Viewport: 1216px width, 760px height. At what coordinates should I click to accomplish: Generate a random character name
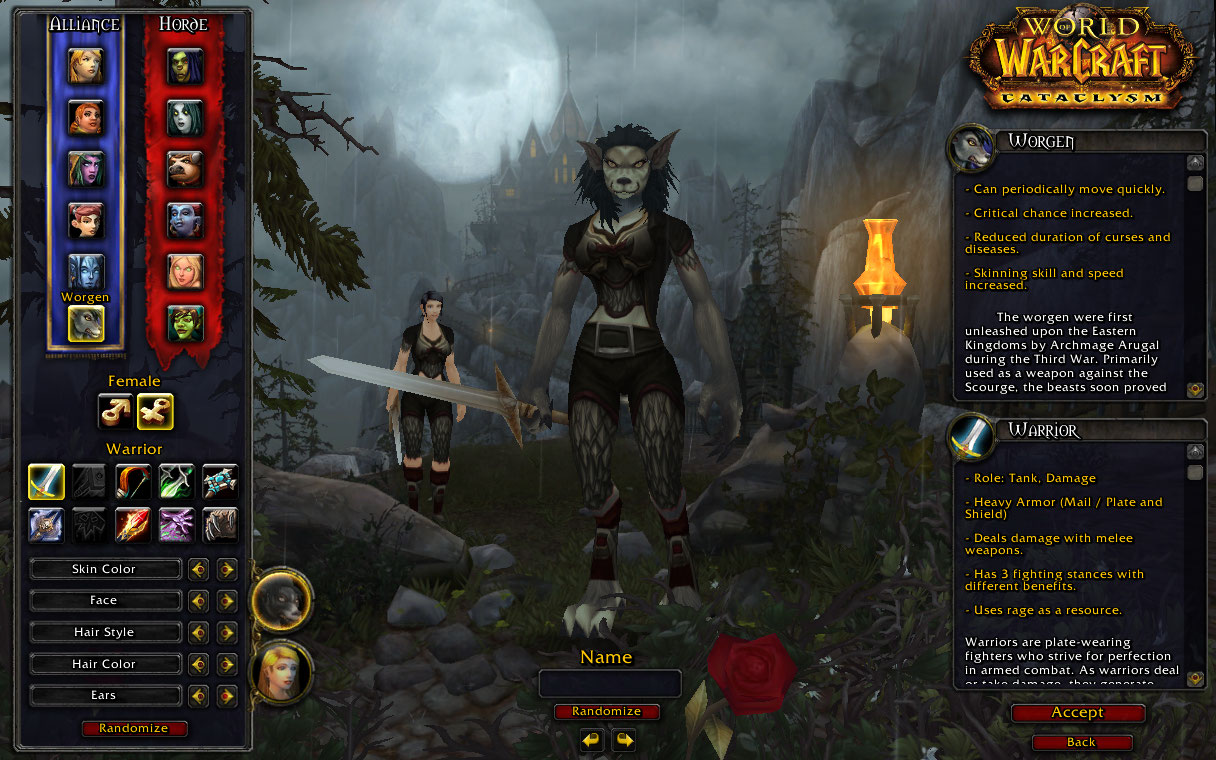(606, 711)
